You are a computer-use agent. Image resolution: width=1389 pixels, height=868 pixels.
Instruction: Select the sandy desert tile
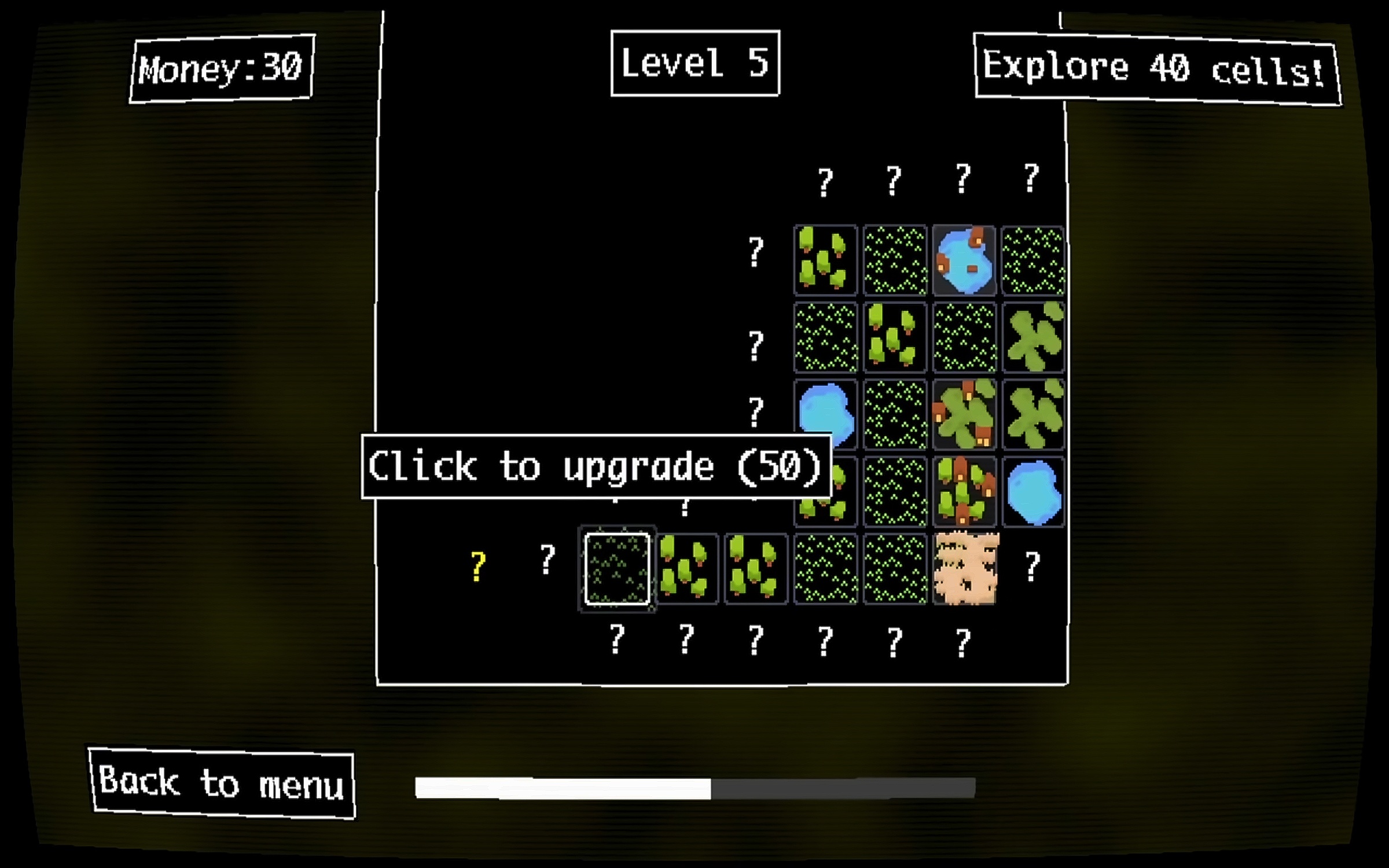965,569
